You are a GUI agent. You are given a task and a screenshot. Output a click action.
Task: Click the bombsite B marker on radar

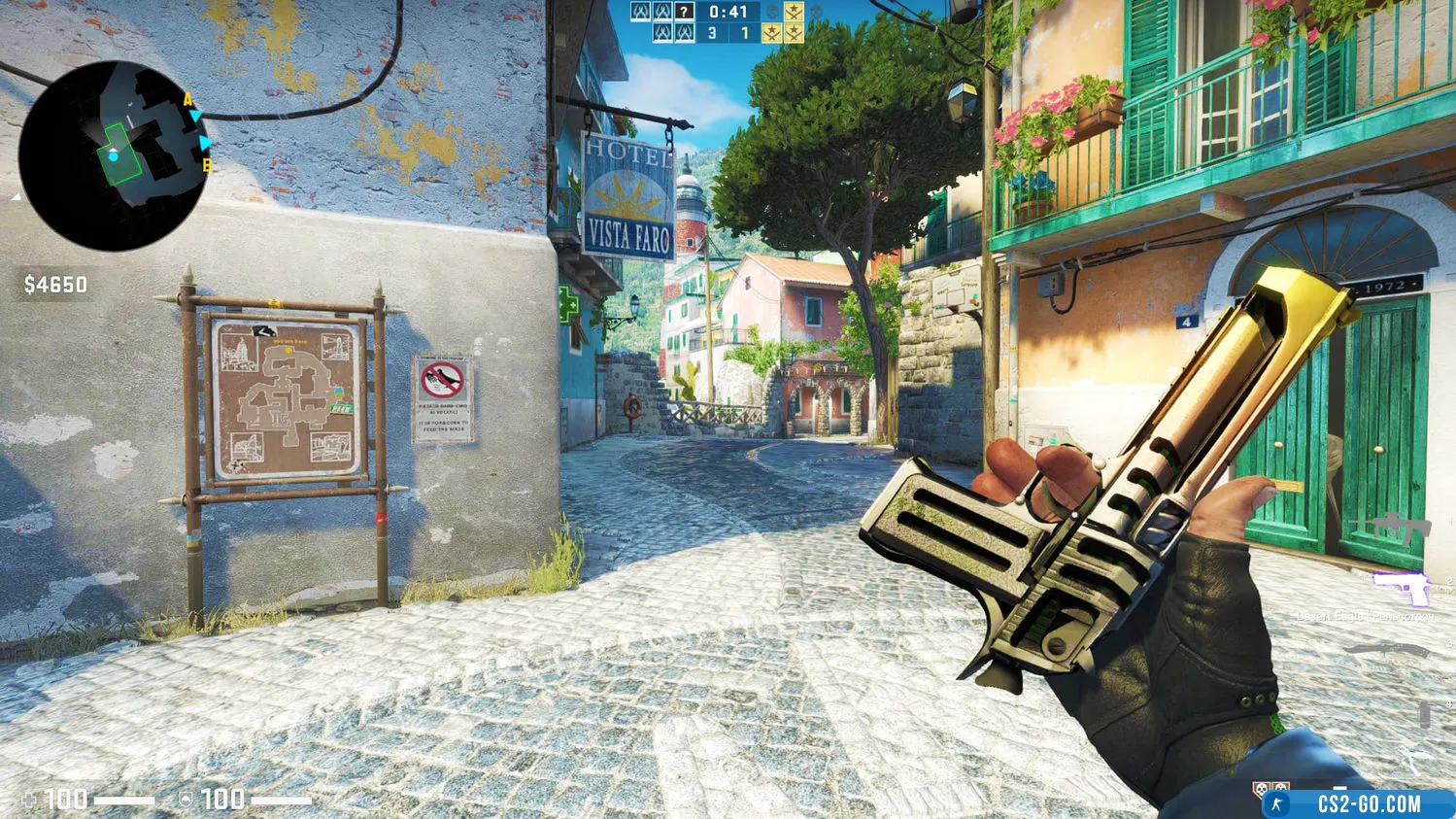click(x=207, y=166)
